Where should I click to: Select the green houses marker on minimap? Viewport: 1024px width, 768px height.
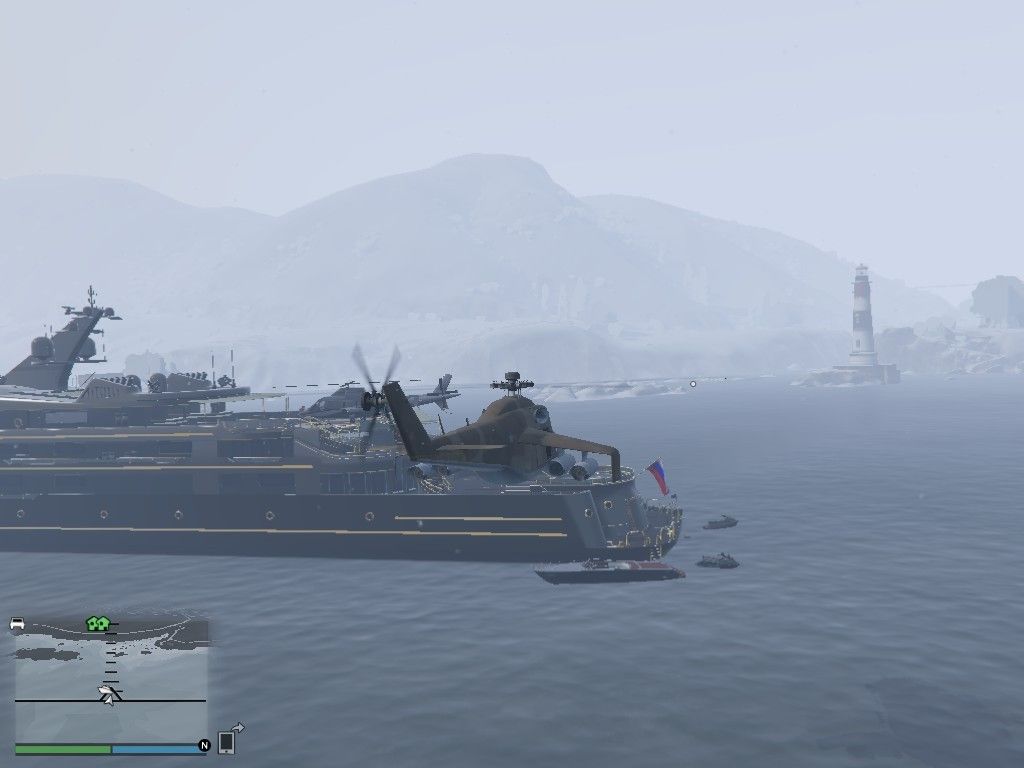98,624
